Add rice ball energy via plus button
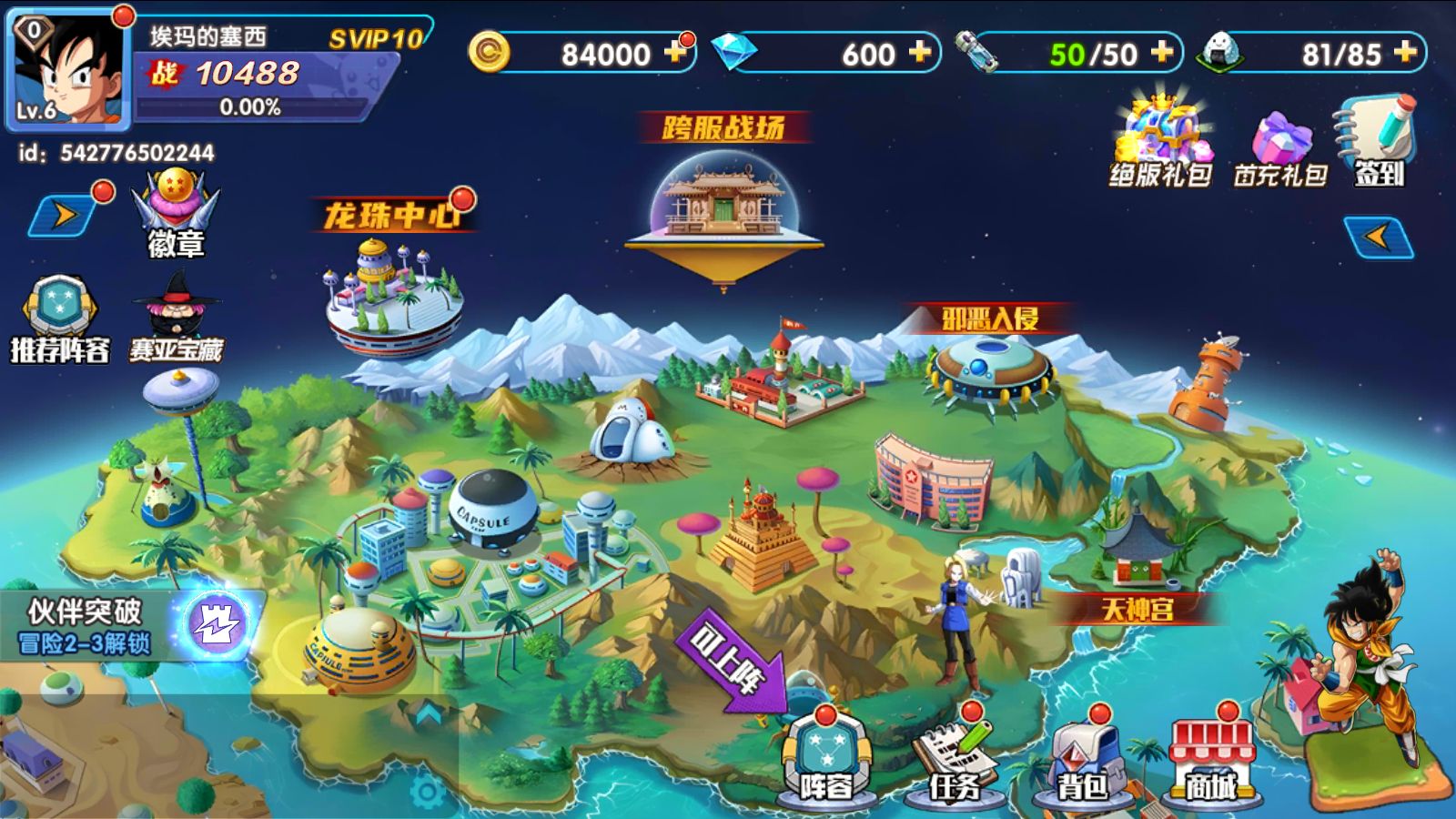Screen dimensions: 1456x819 [x=1405, y=53]
